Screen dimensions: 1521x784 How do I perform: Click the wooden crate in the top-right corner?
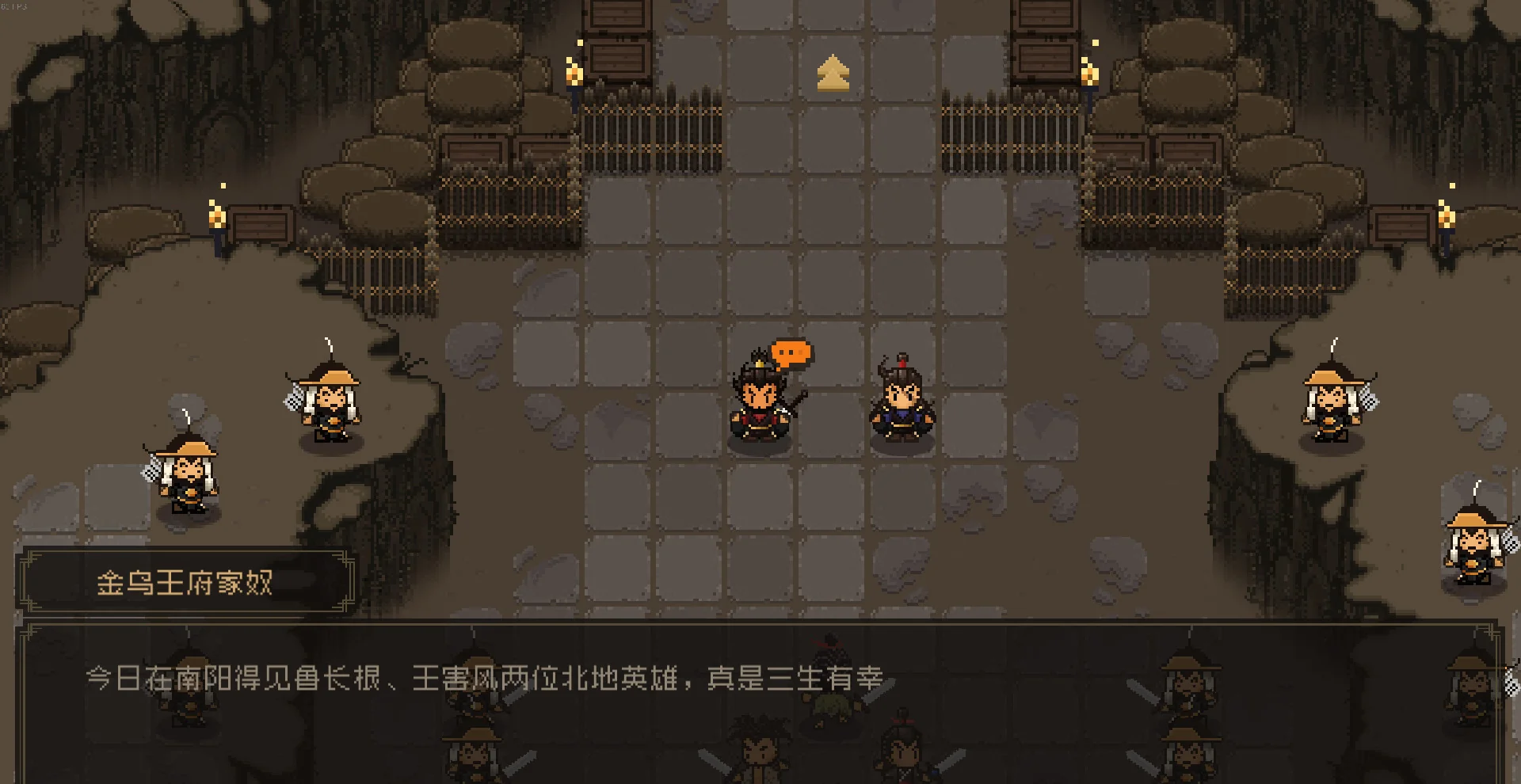[1046, 16]
